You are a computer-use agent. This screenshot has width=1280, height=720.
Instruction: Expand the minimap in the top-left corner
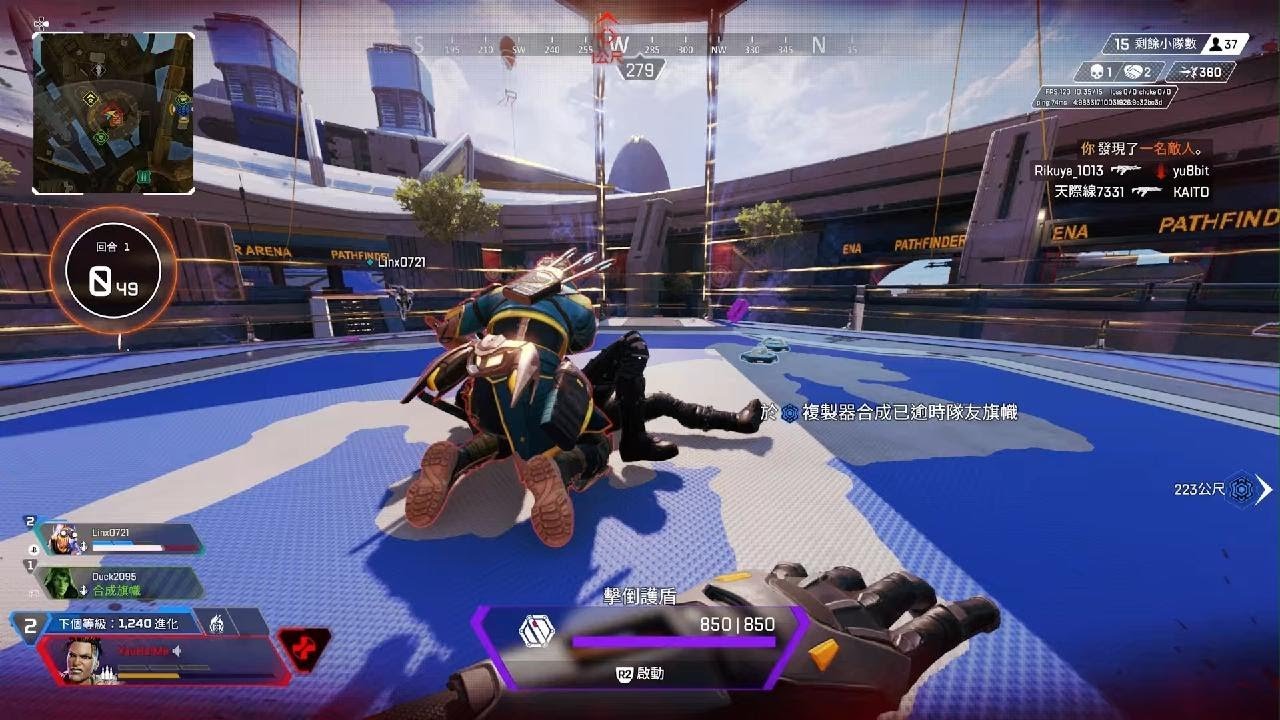click(116, 112)
